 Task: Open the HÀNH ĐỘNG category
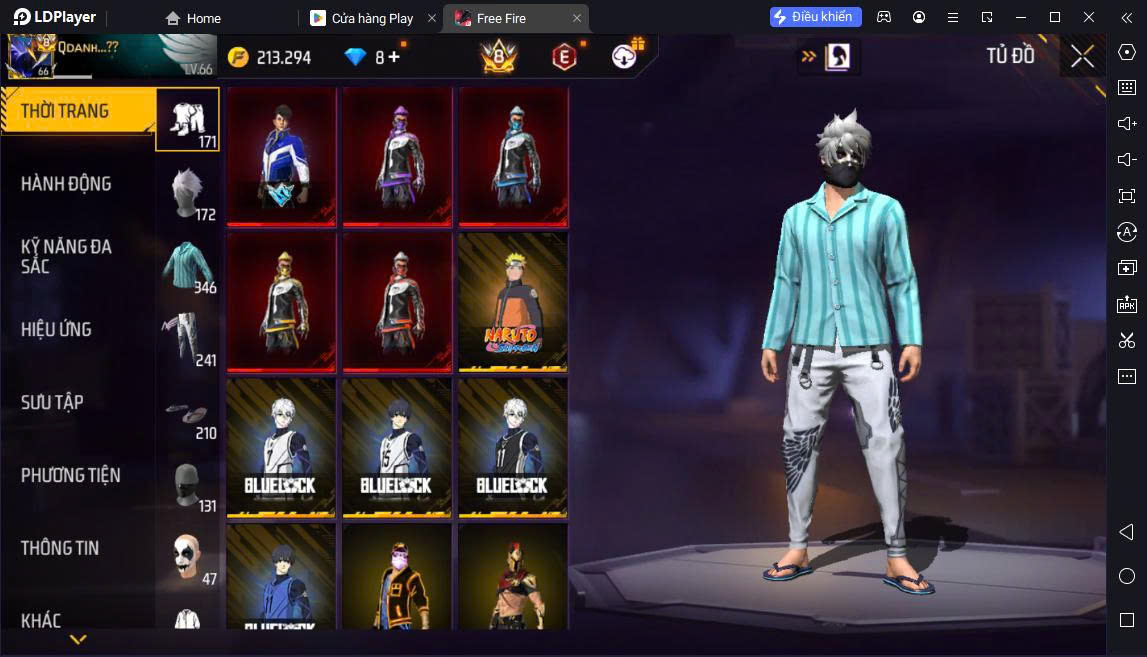66,184
